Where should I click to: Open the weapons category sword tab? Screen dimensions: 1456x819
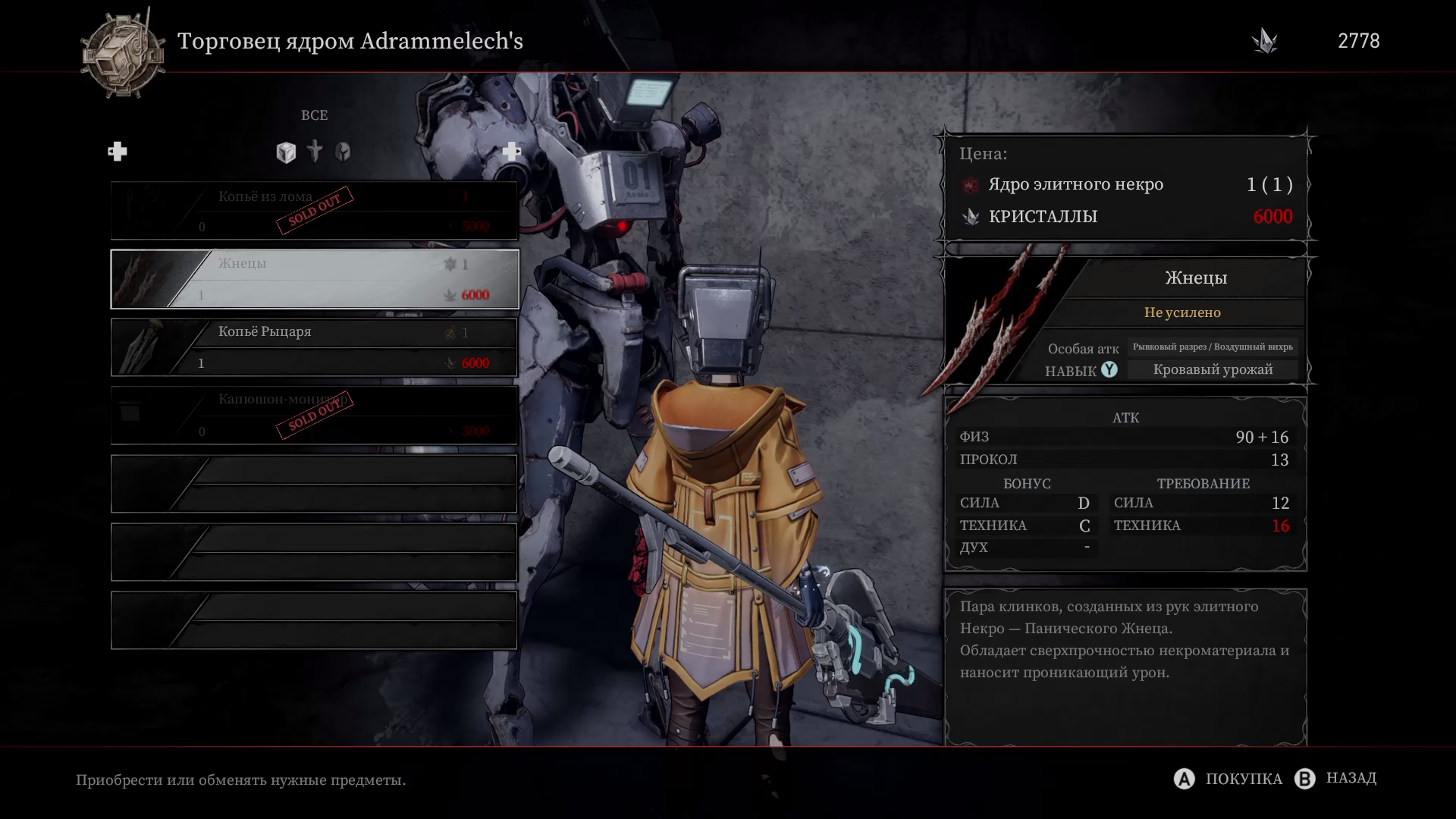[x=315, y=152]
